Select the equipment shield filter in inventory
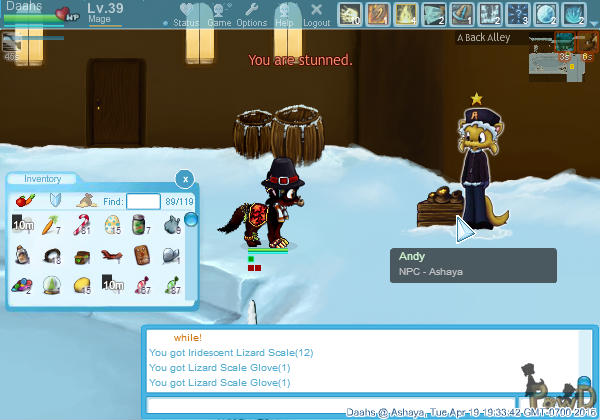This screenshot has width=600, height=420. click(x=56, y=201)
